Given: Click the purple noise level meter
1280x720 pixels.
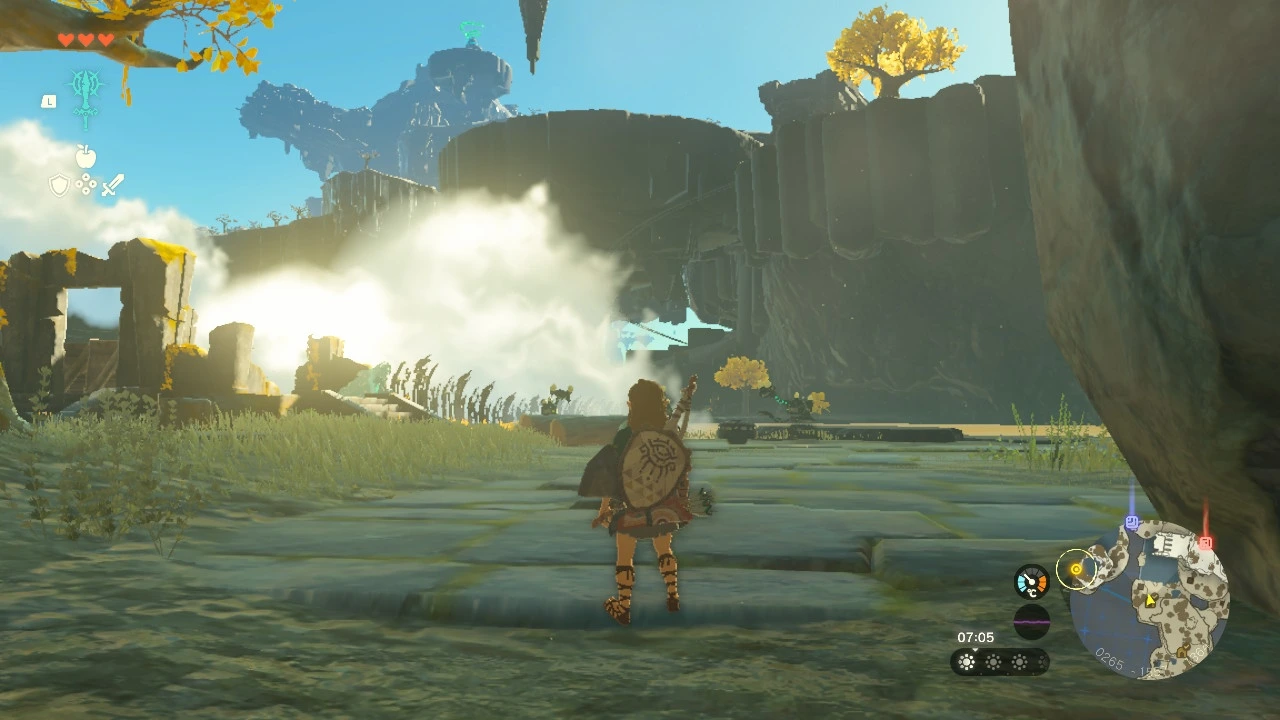Looking at the screenshot, I should 1031,622.
